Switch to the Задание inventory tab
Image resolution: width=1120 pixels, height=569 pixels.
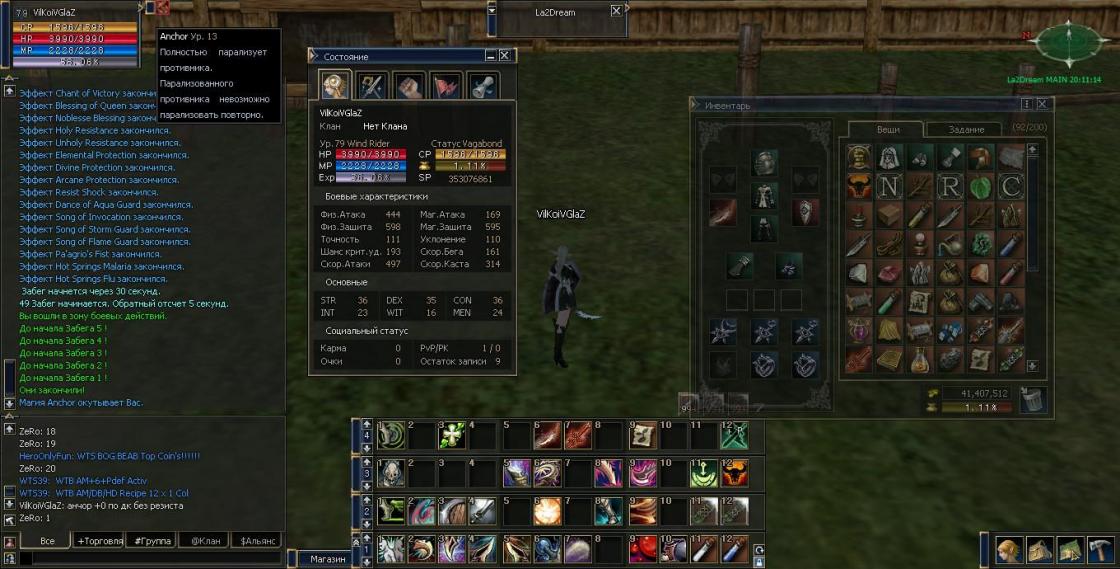(966, 129)
